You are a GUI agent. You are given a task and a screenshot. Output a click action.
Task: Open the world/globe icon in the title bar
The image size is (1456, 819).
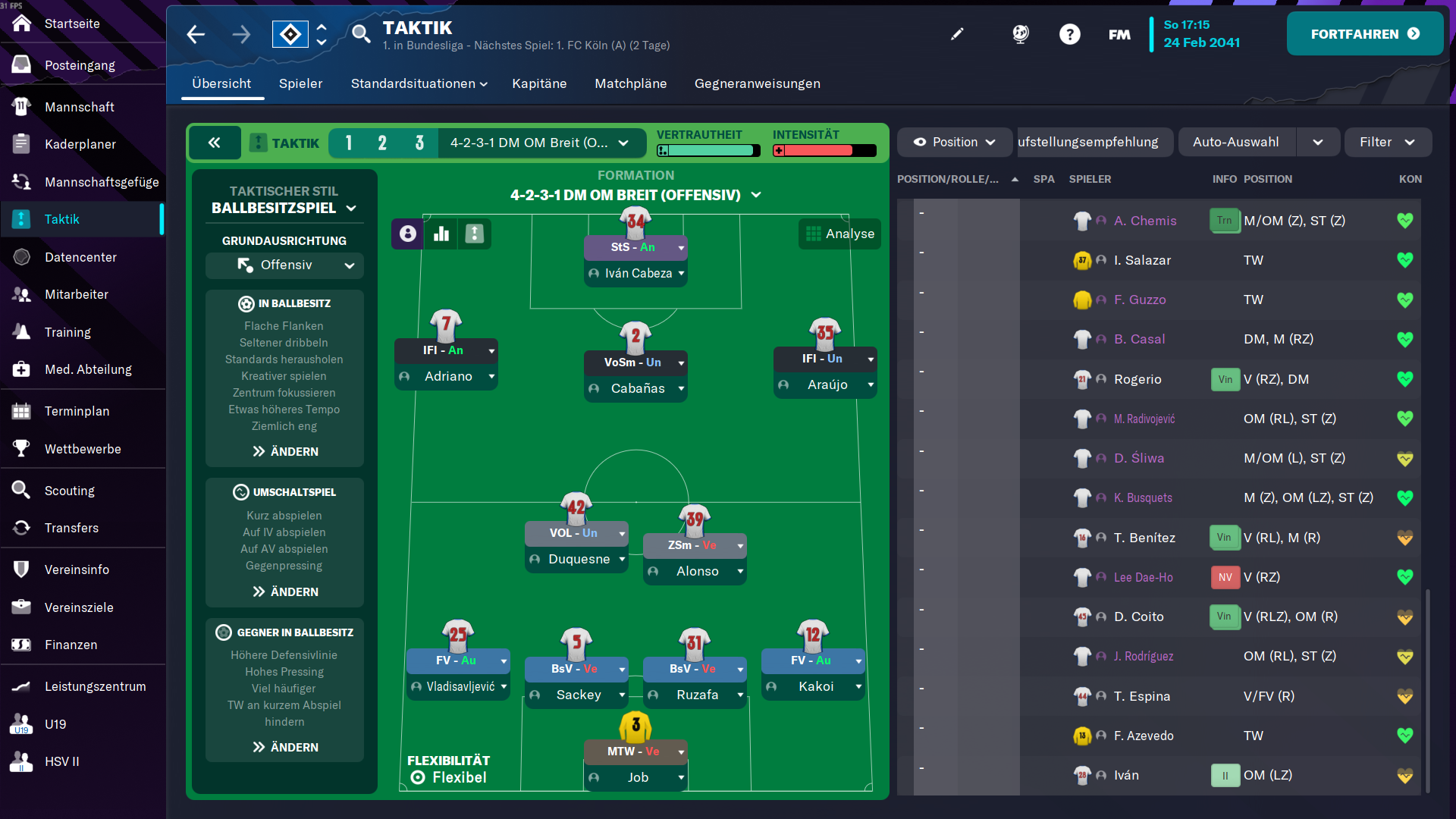tap(1020, 34)
